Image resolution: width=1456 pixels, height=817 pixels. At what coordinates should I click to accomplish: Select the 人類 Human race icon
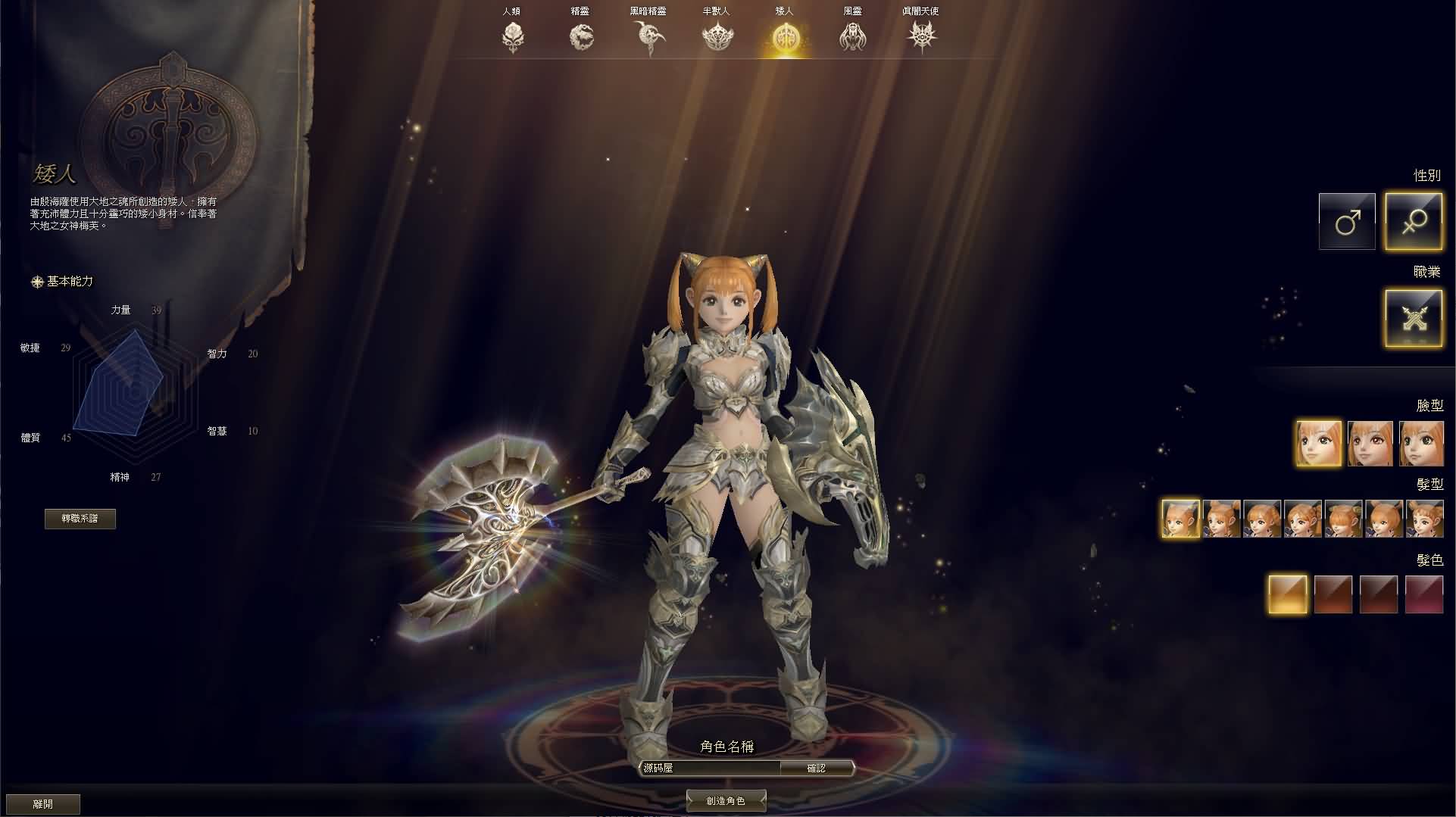[x=514, y=34]
